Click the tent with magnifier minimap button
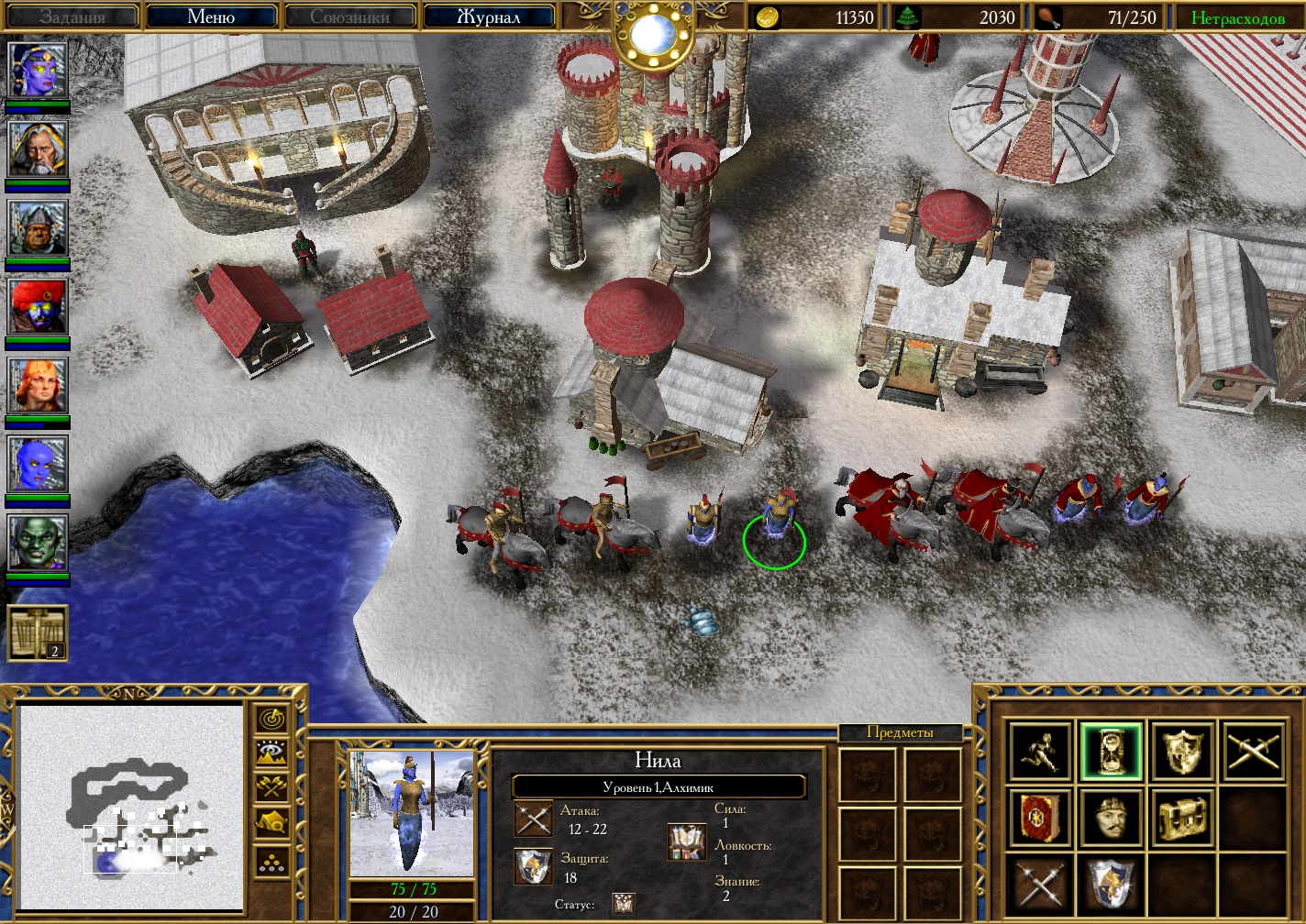 (x=272, y=822)
